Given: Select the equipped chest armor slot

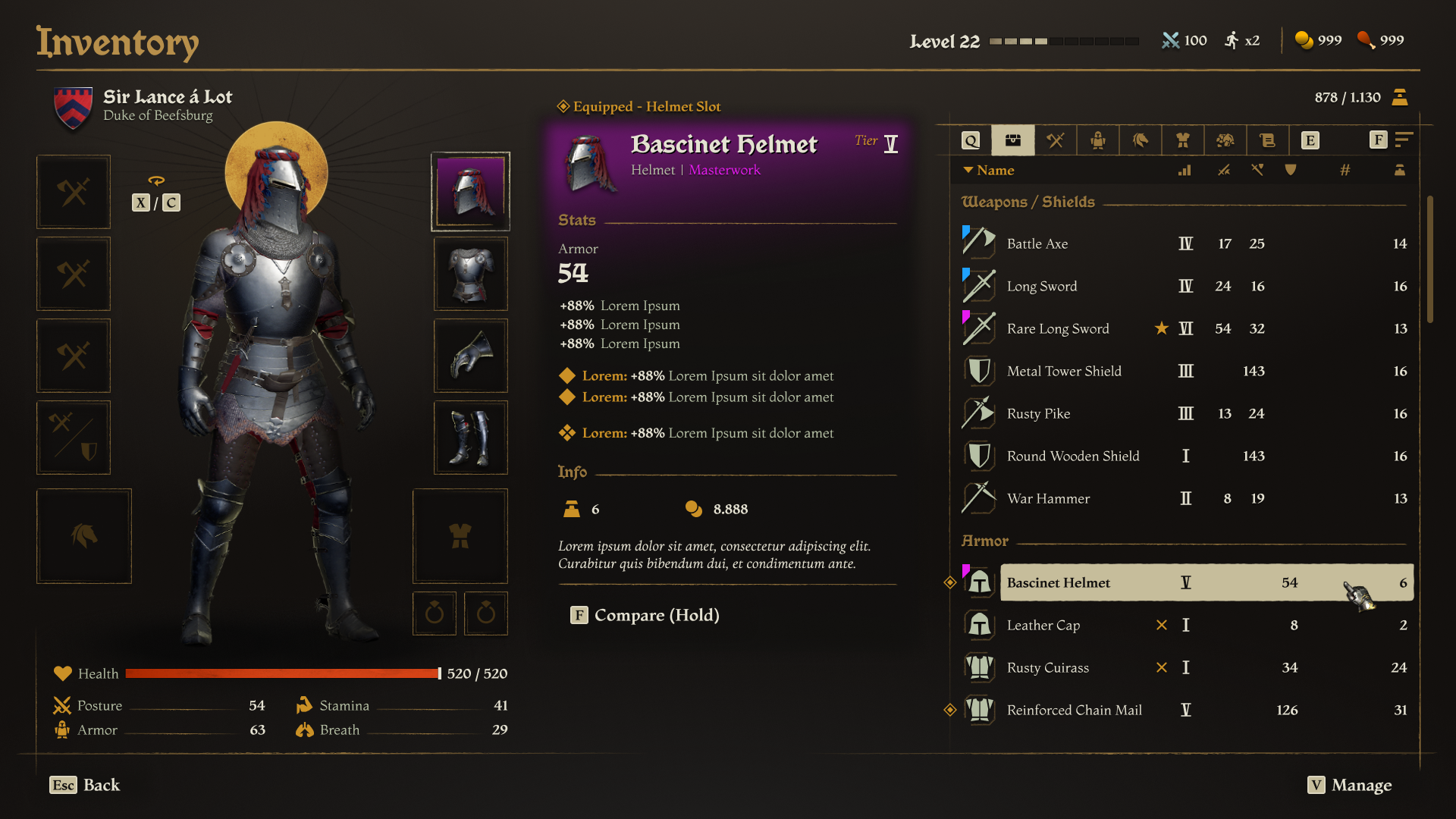Looking at the screenshot, I should (470, 274).
